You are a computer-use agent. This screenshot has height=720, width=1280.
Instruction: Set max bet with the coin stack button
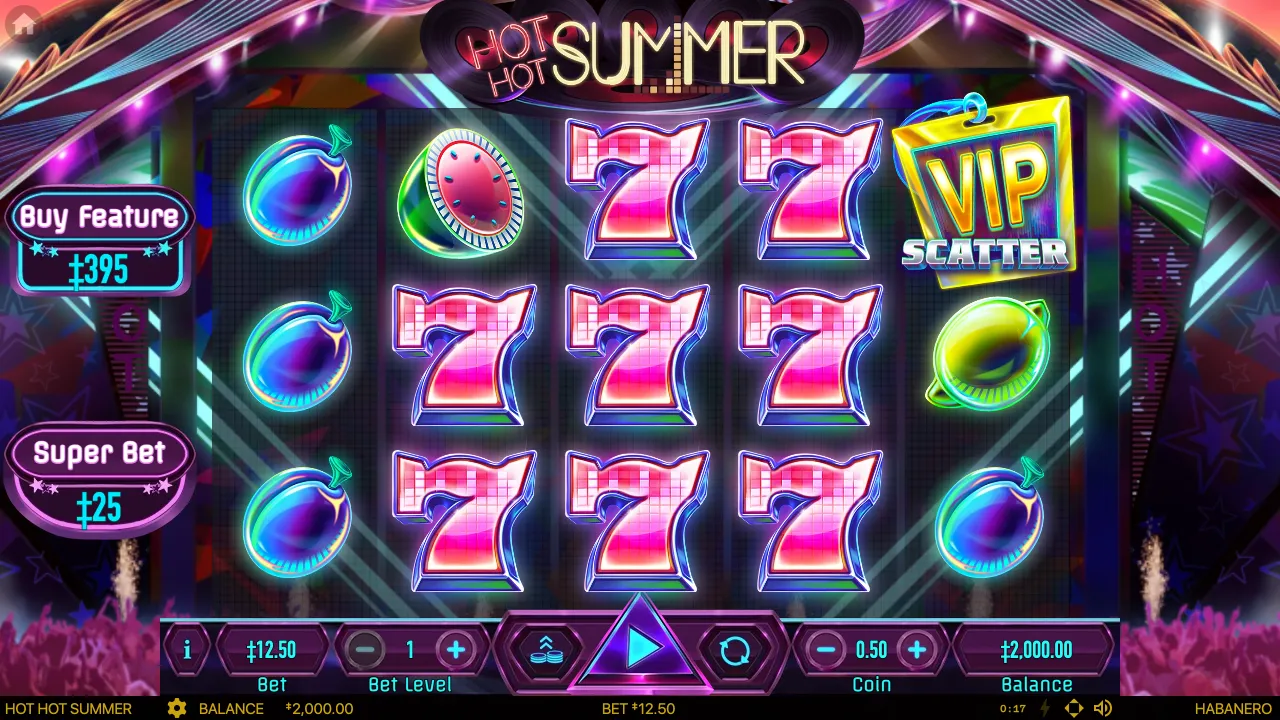(x=545, y=650)
